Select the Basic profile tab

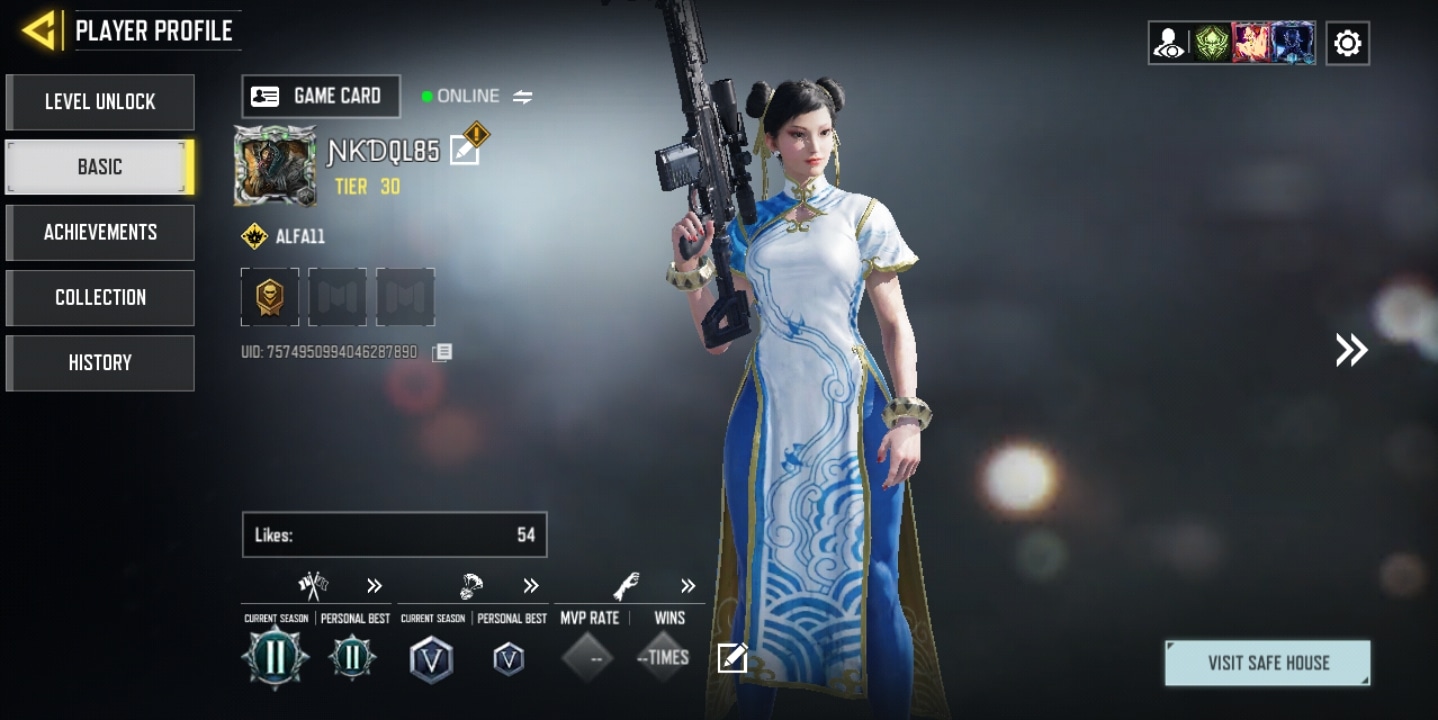click(100, 167)
